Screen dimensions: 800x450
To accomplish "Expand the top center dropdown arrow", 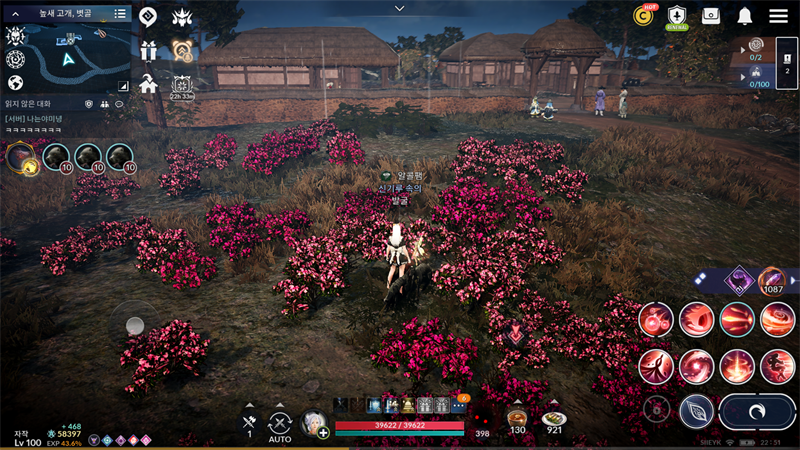I will [x=400, y=8].
